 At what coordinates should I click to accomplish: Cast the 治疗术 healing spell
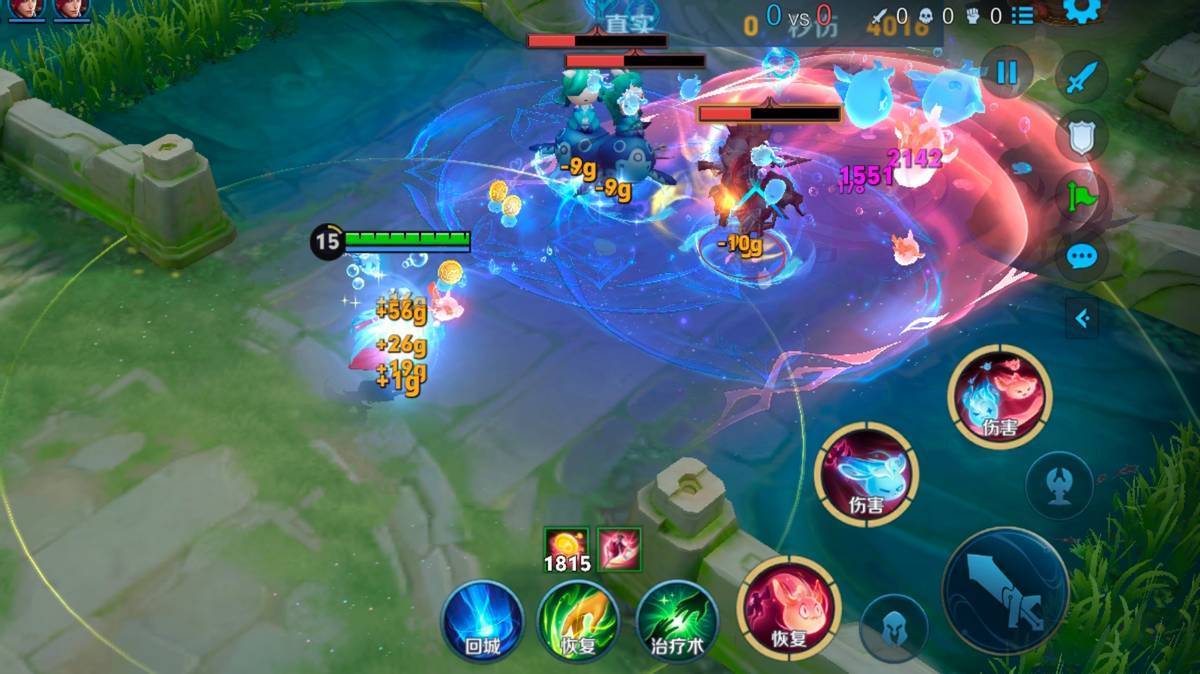coord(677,620)
